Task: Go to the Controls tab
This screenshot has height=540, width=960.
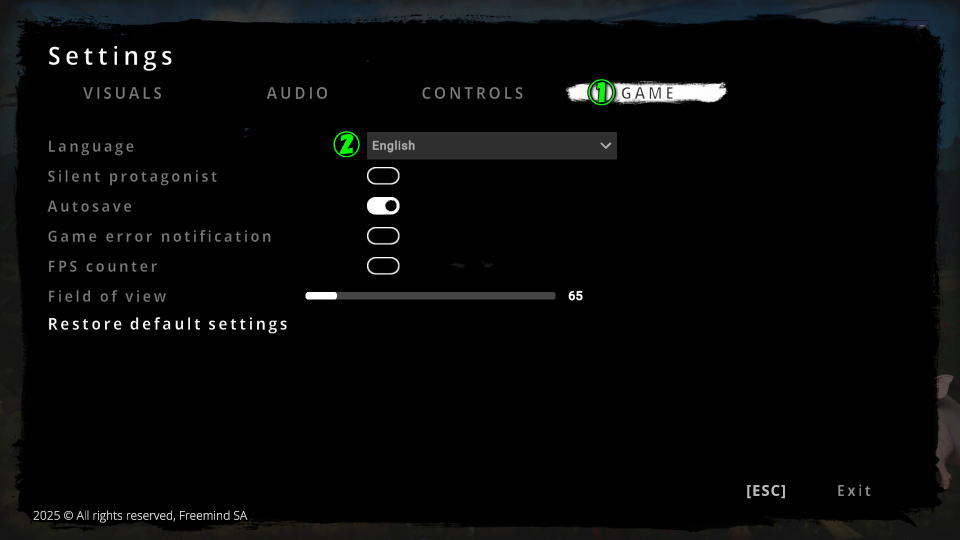Action: point(473,93)
